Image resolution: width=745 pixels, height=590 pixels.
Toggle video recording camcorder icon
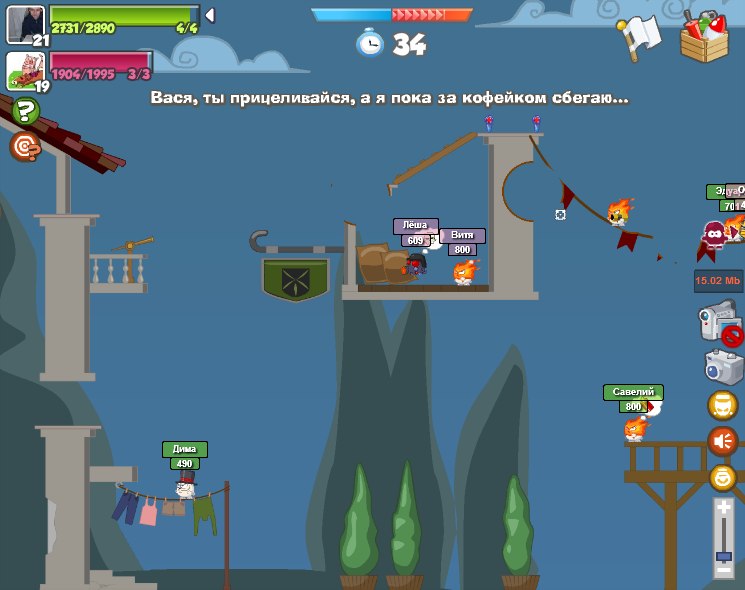click(x=719, y=323)
